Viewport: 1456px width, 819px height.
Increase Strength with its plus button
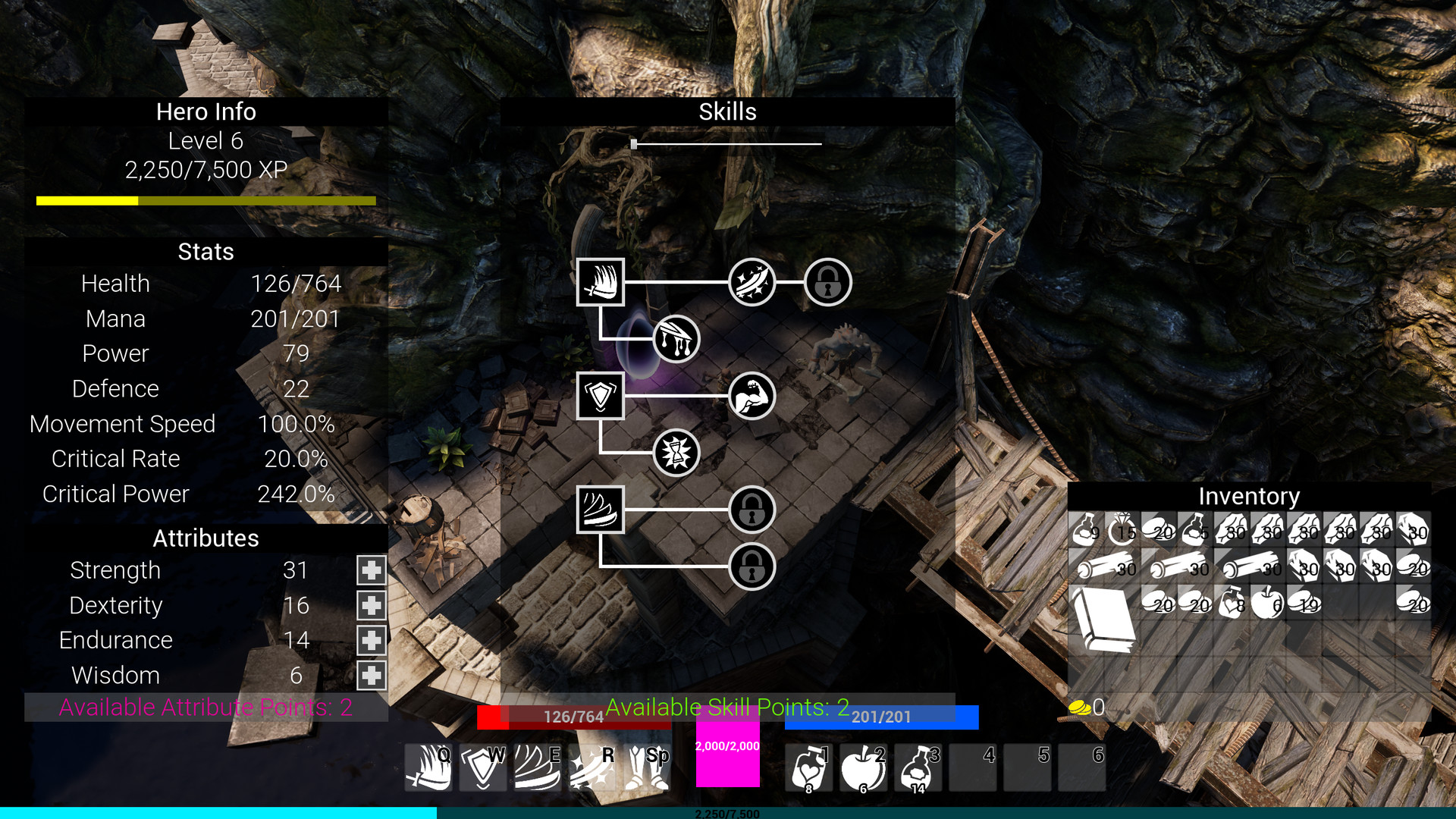pos(371,570)
